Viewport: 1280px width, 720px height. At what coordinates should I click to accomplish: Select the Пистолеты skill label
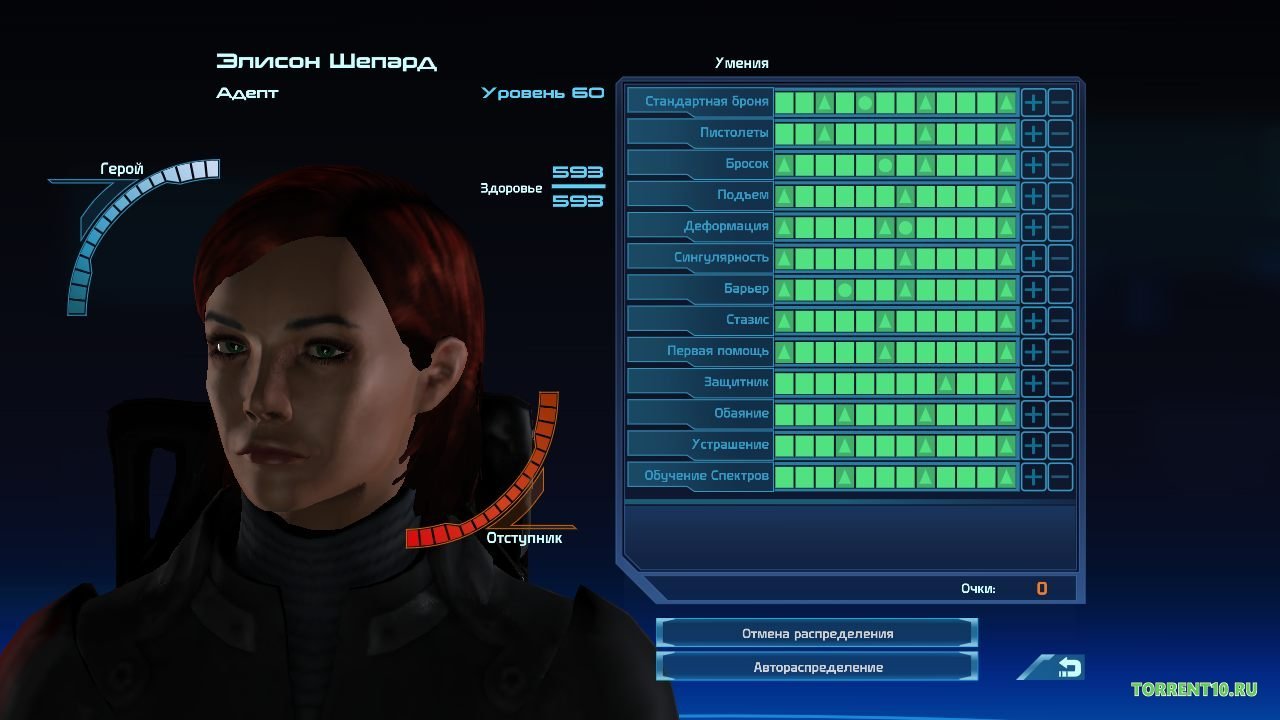point(734,133)
